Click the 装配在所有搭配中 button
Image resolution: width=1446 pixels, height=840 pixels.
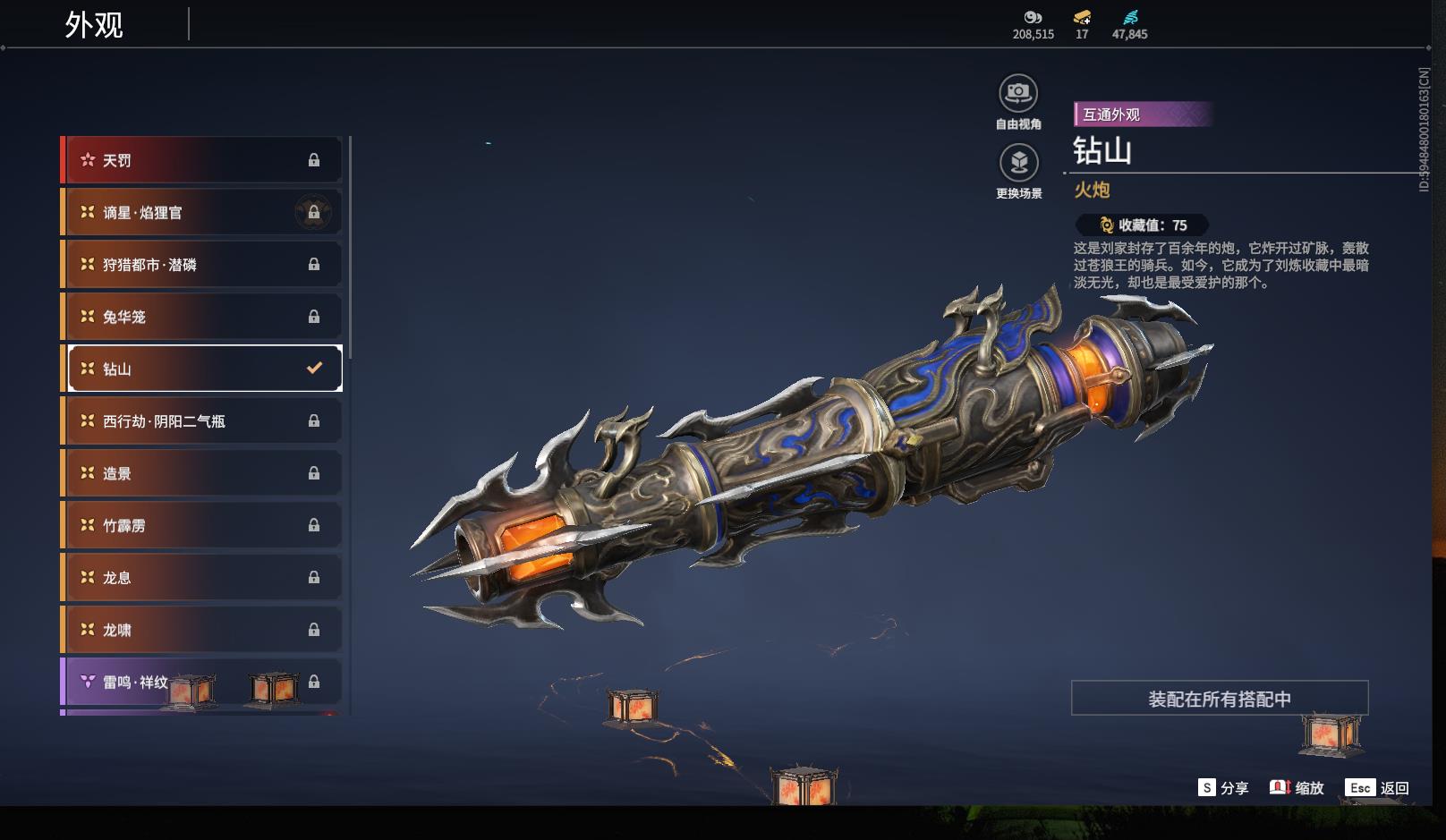coord(1219,699)
